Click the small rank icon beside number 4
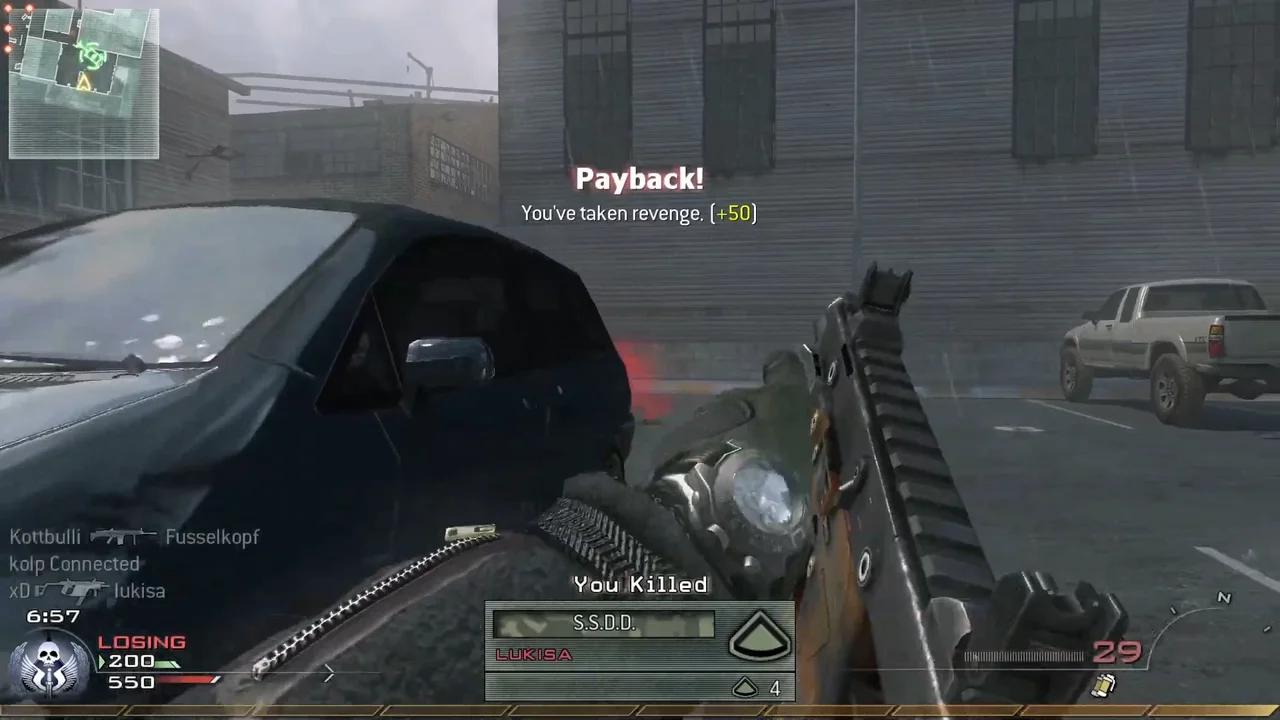Viewport: 1280px width, 720px height. coord(745,688)
